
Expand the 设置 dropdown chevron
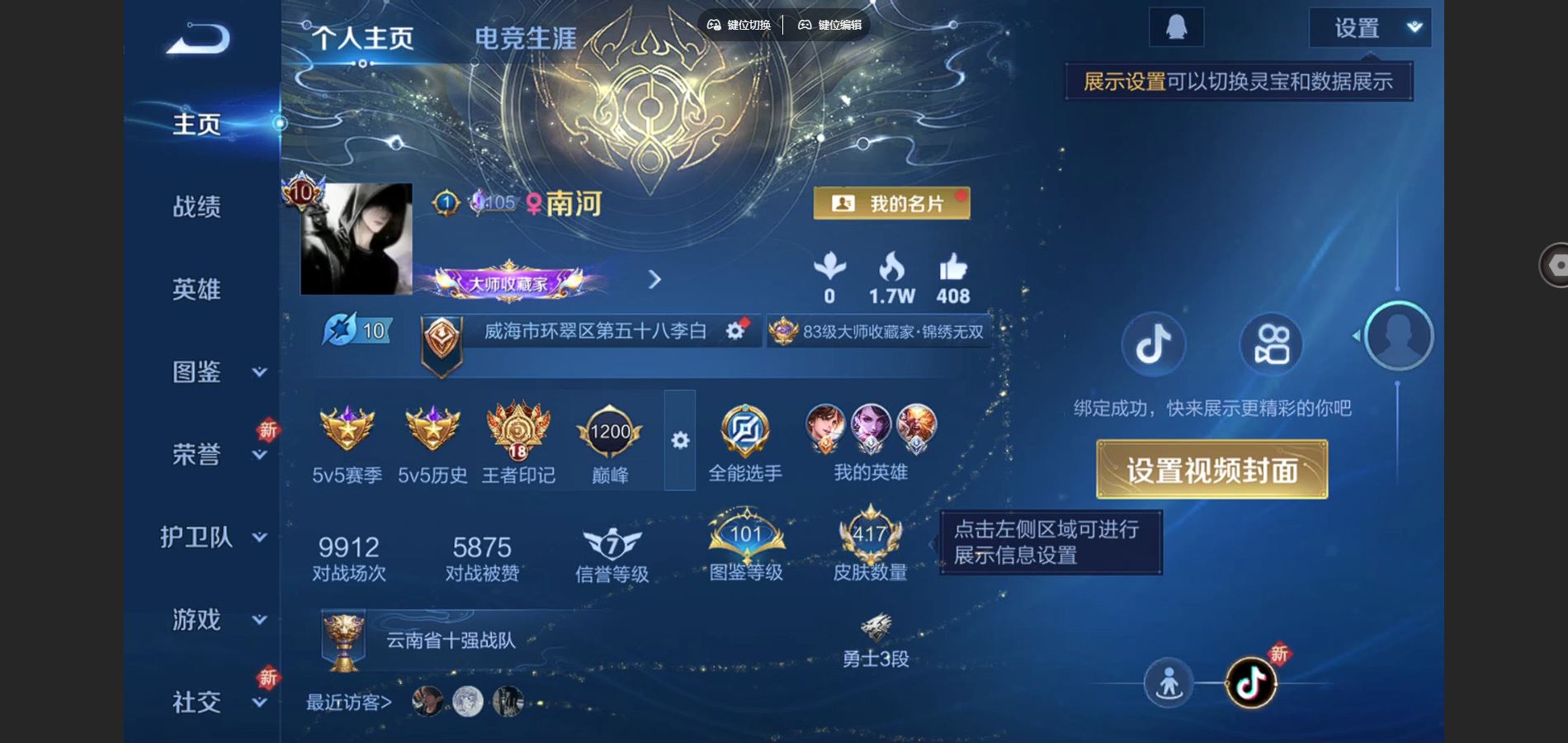[x=1411, y=27]
